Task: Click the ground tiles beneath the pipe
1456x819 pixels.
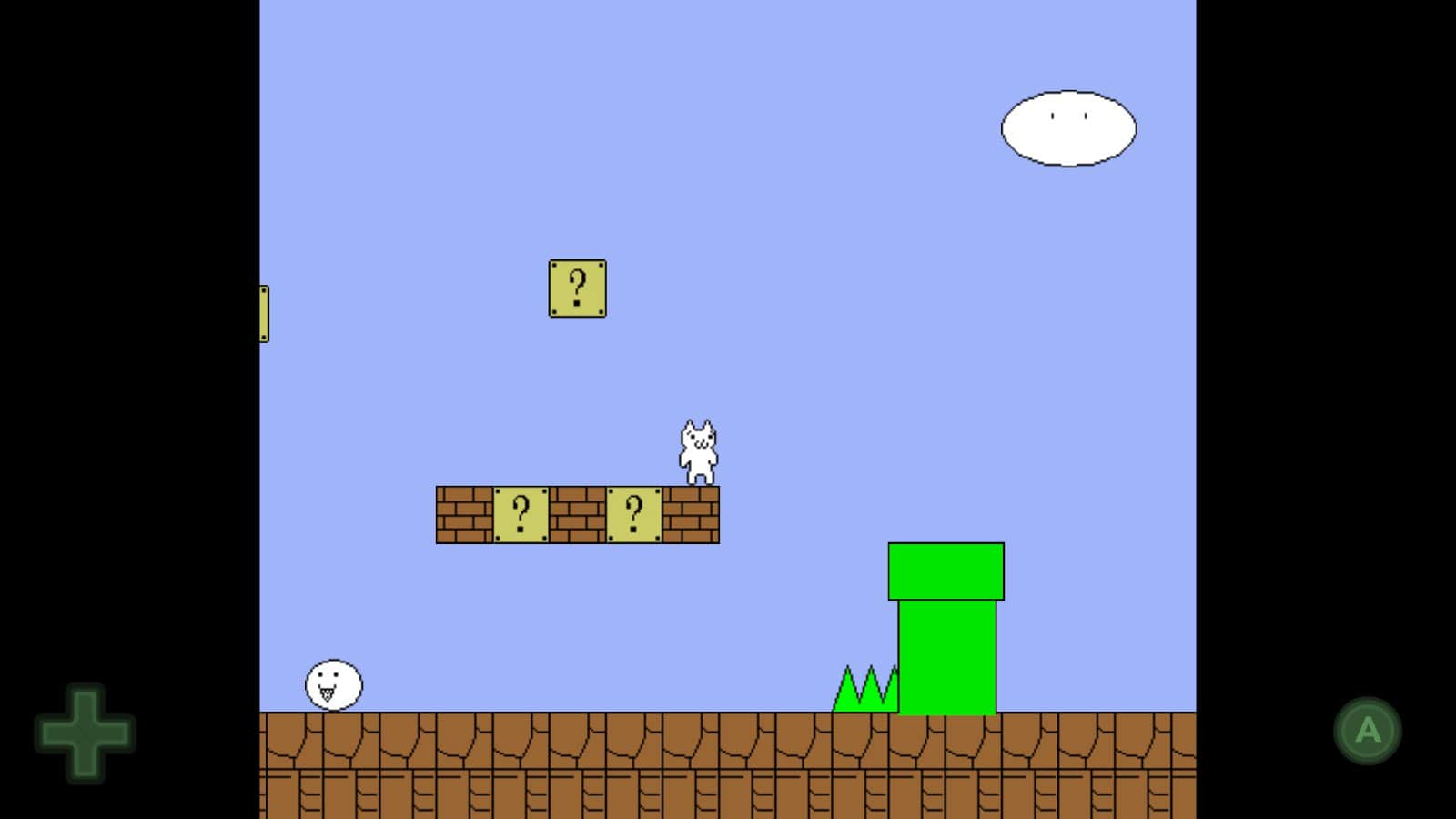Action: click(x=945, y=764)
